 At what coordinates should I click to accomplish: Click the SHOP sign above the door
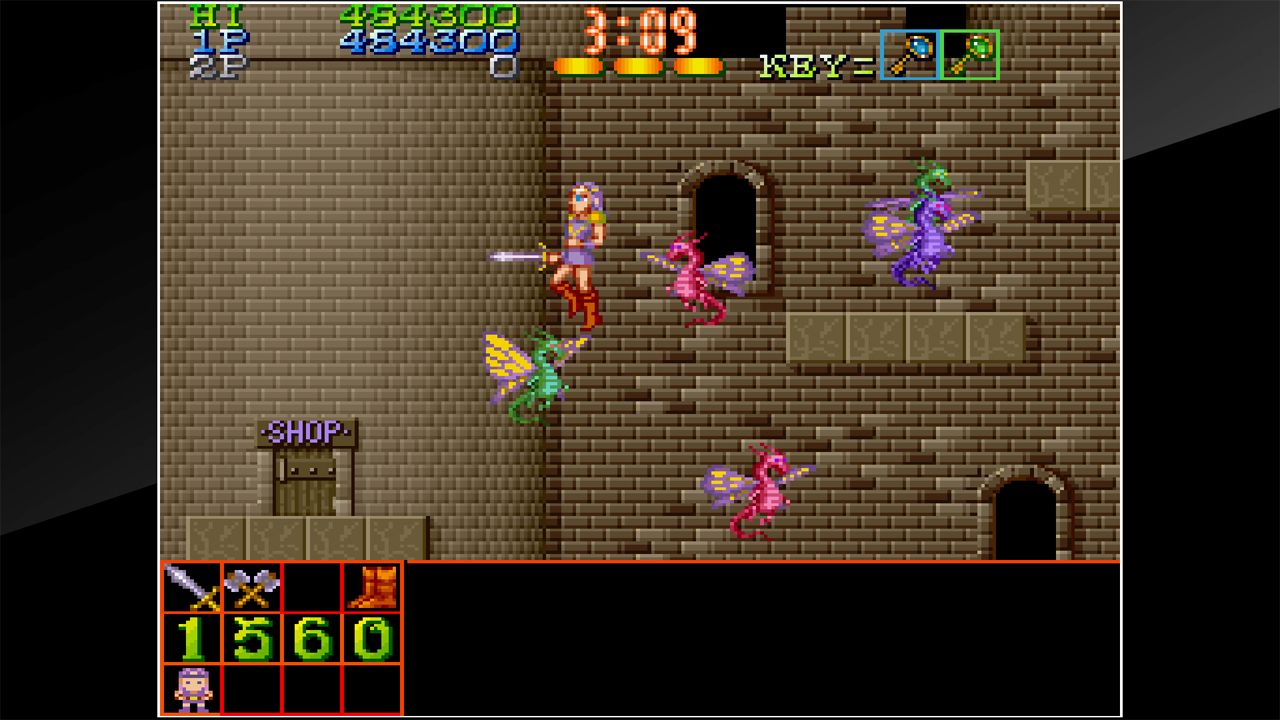pos(307,432)
